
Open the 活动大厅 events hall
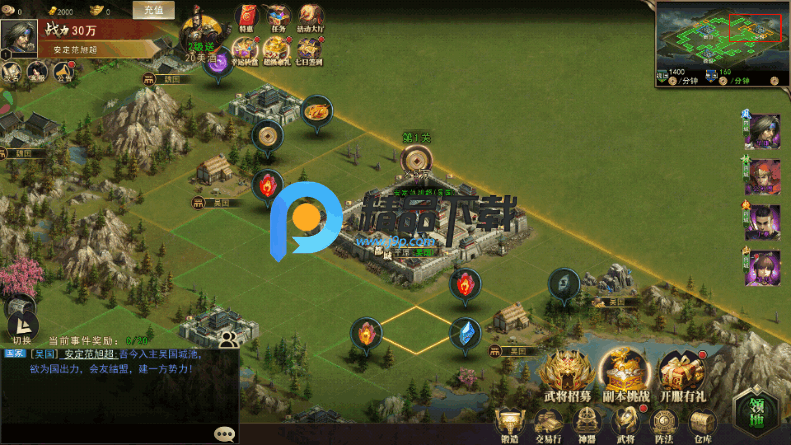[x=311, y=17]
